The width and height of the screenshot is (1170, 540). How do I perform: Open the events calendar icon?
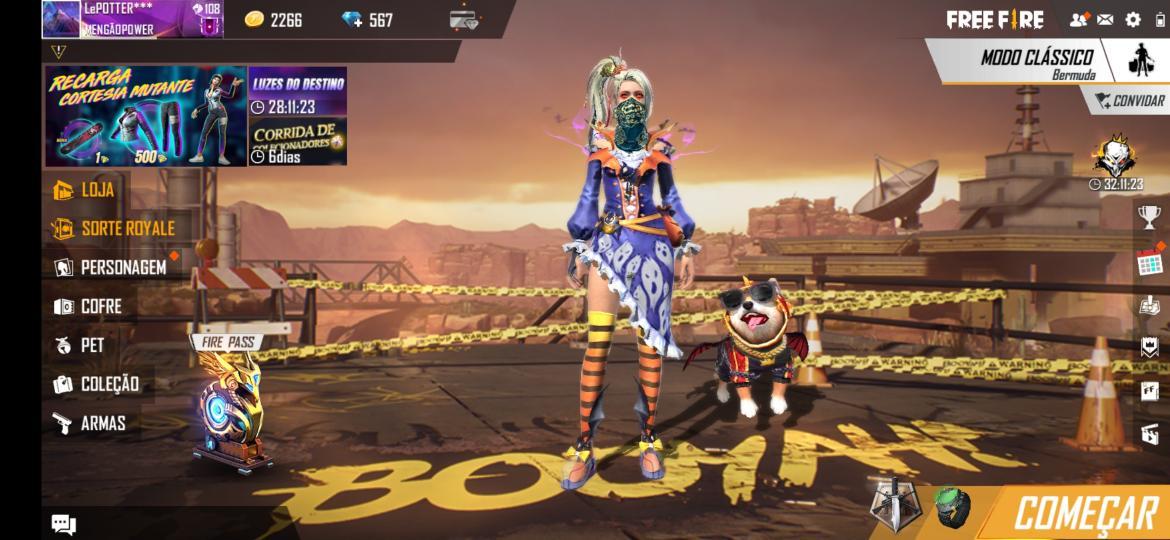[1149, 263]
